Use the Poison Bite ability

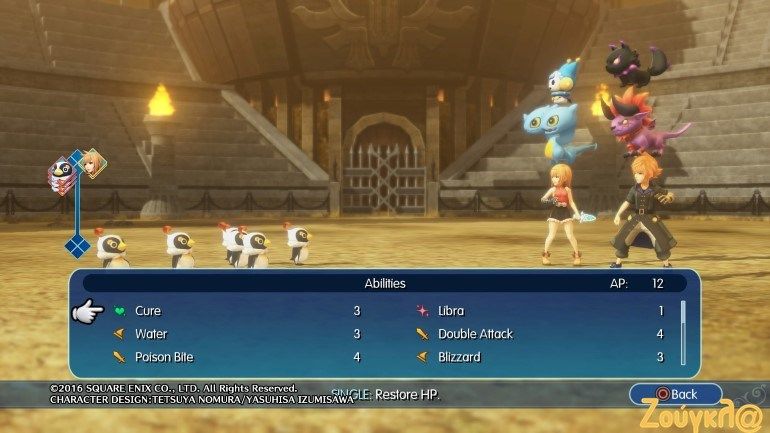tap(164, 357)
